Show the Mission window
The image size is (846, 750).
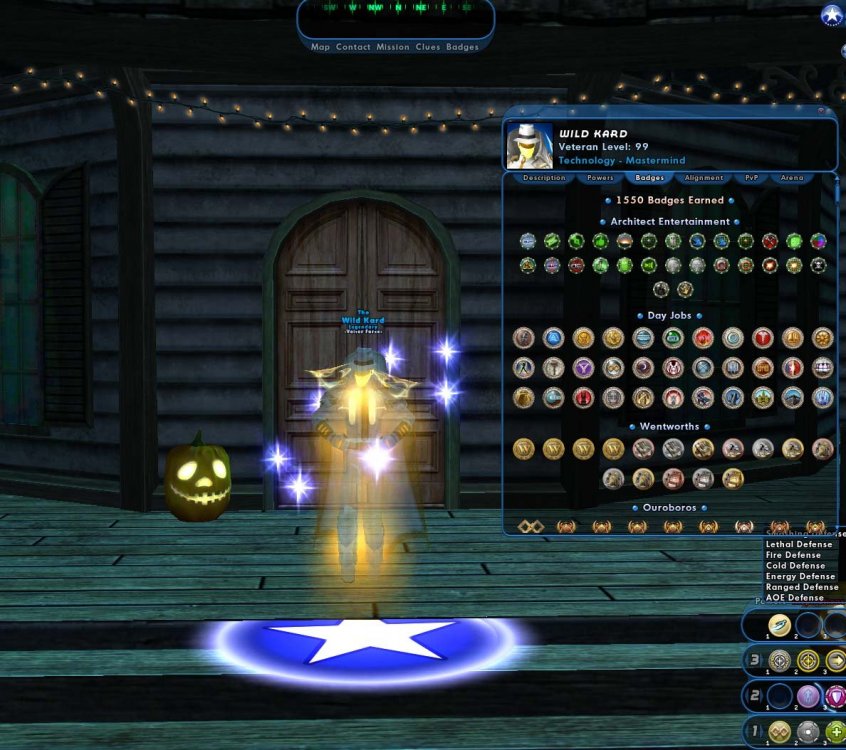pos(392,47)
